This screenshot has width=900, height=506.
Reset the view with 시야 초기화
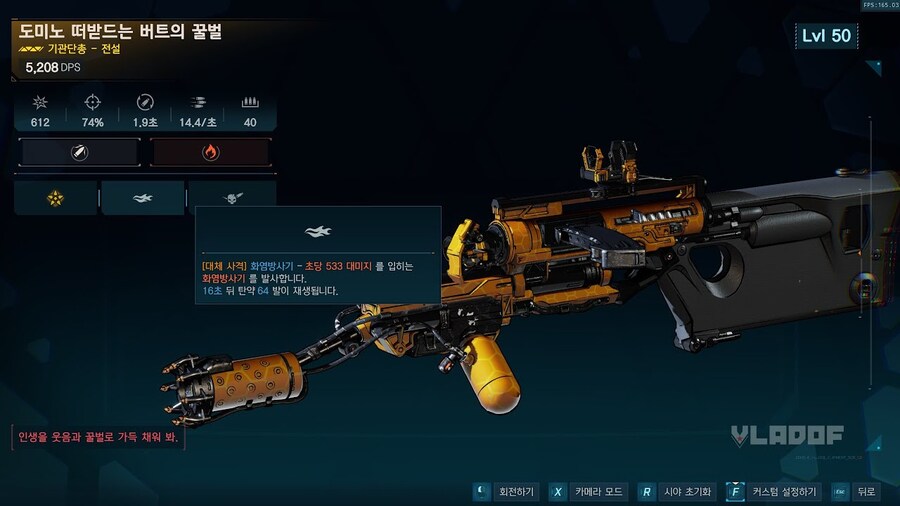[678, 492]
